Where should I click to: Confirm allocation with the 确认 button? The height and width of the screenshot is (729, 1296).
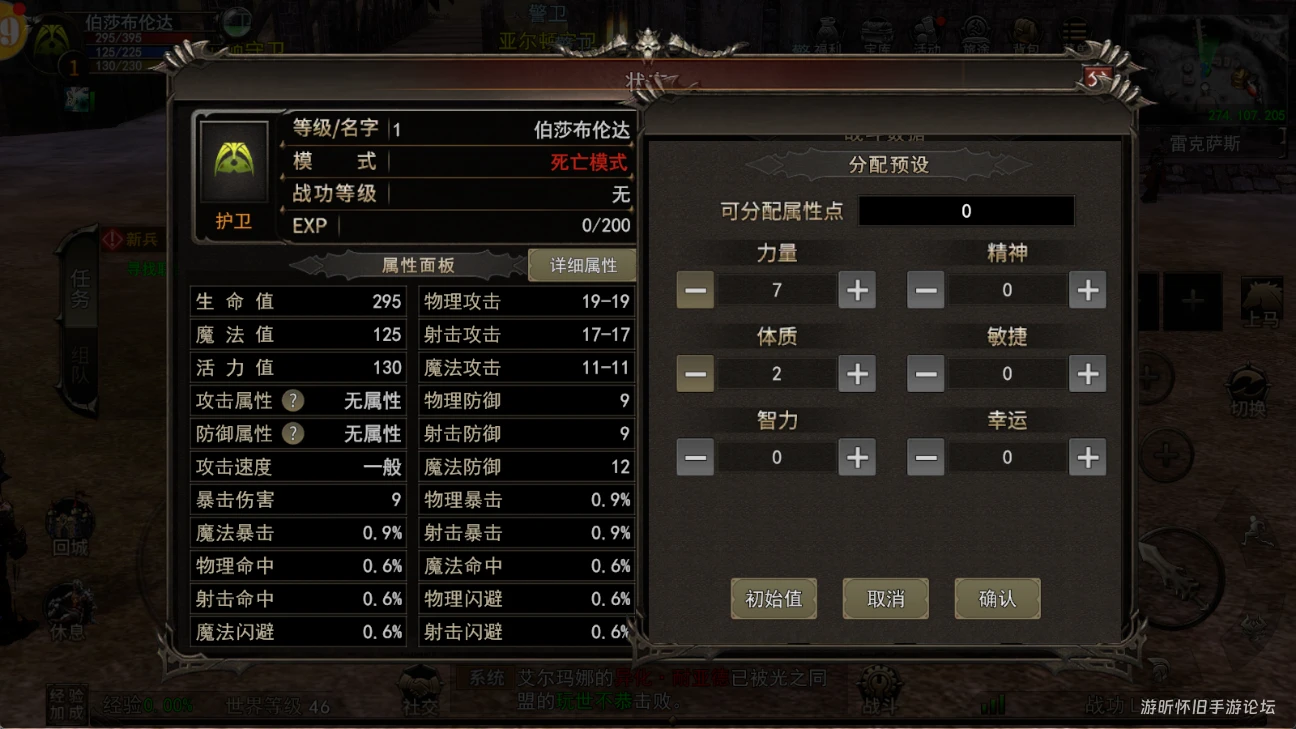(x=997, y=597)
